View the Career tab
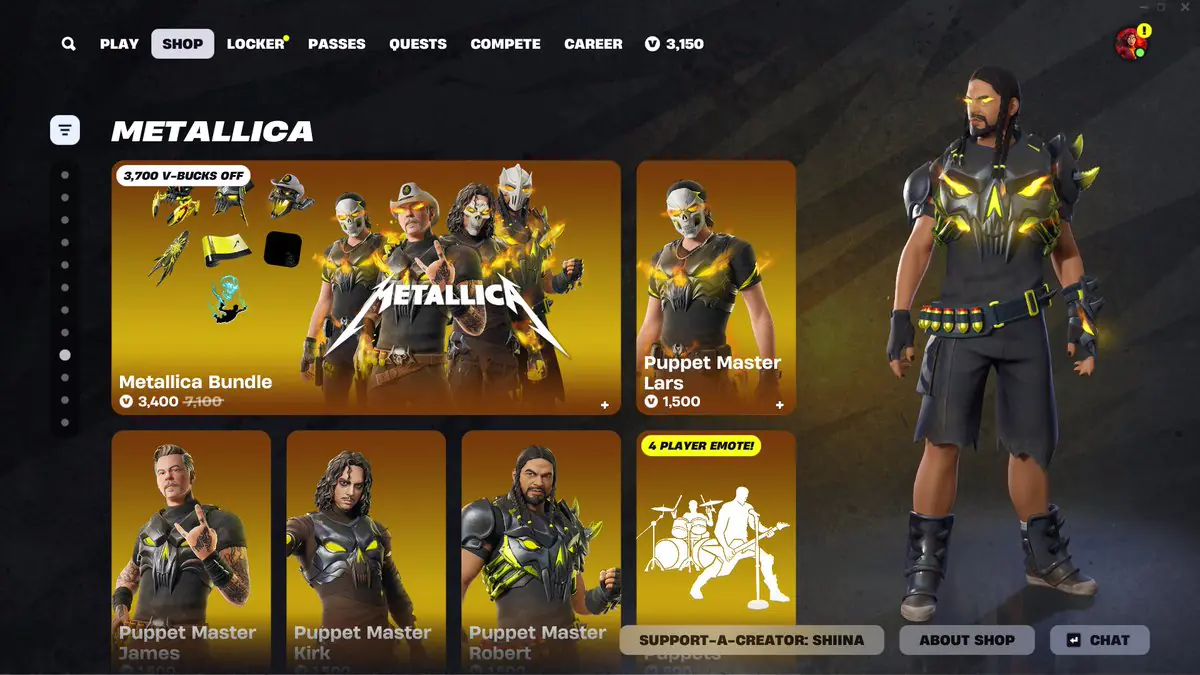Screen dimensions: 1200x675 593,44
